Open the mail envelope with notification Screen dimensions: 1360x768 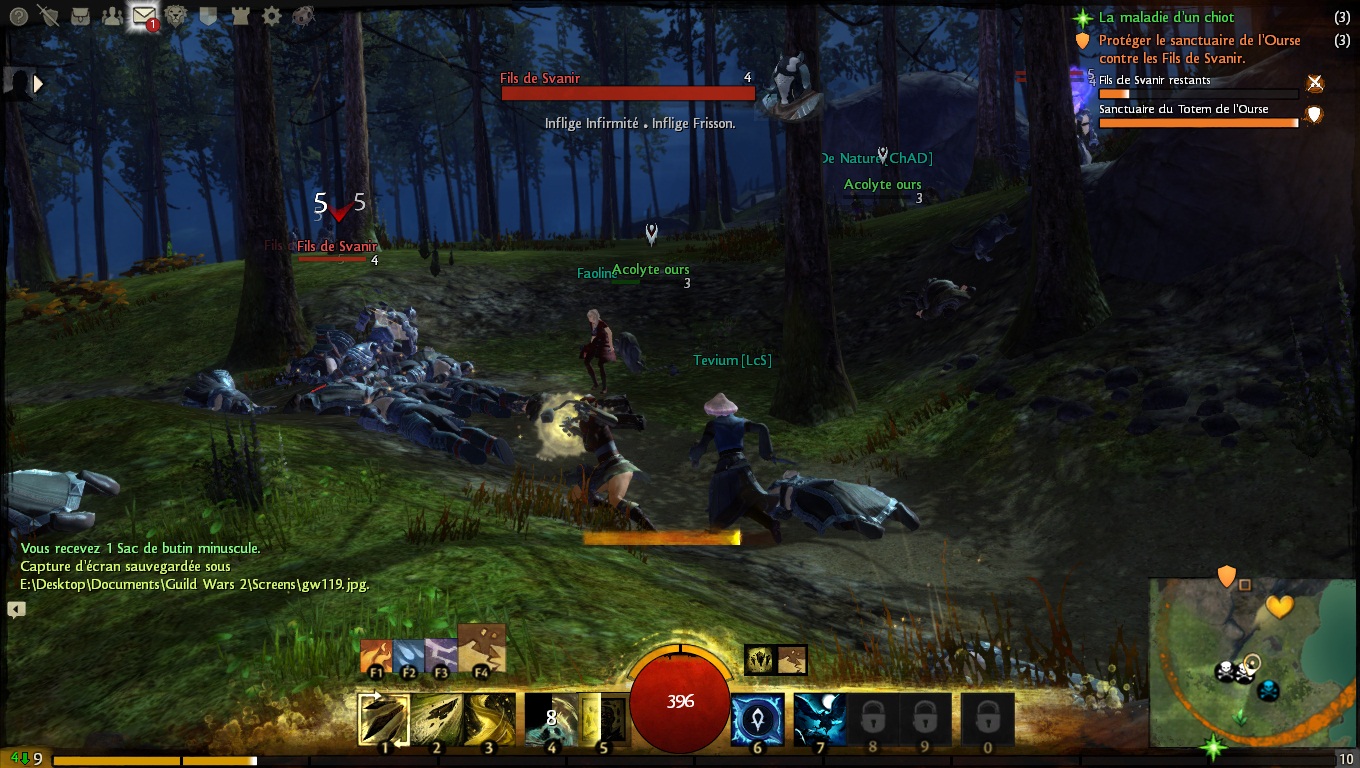click(x=145, y=16)
